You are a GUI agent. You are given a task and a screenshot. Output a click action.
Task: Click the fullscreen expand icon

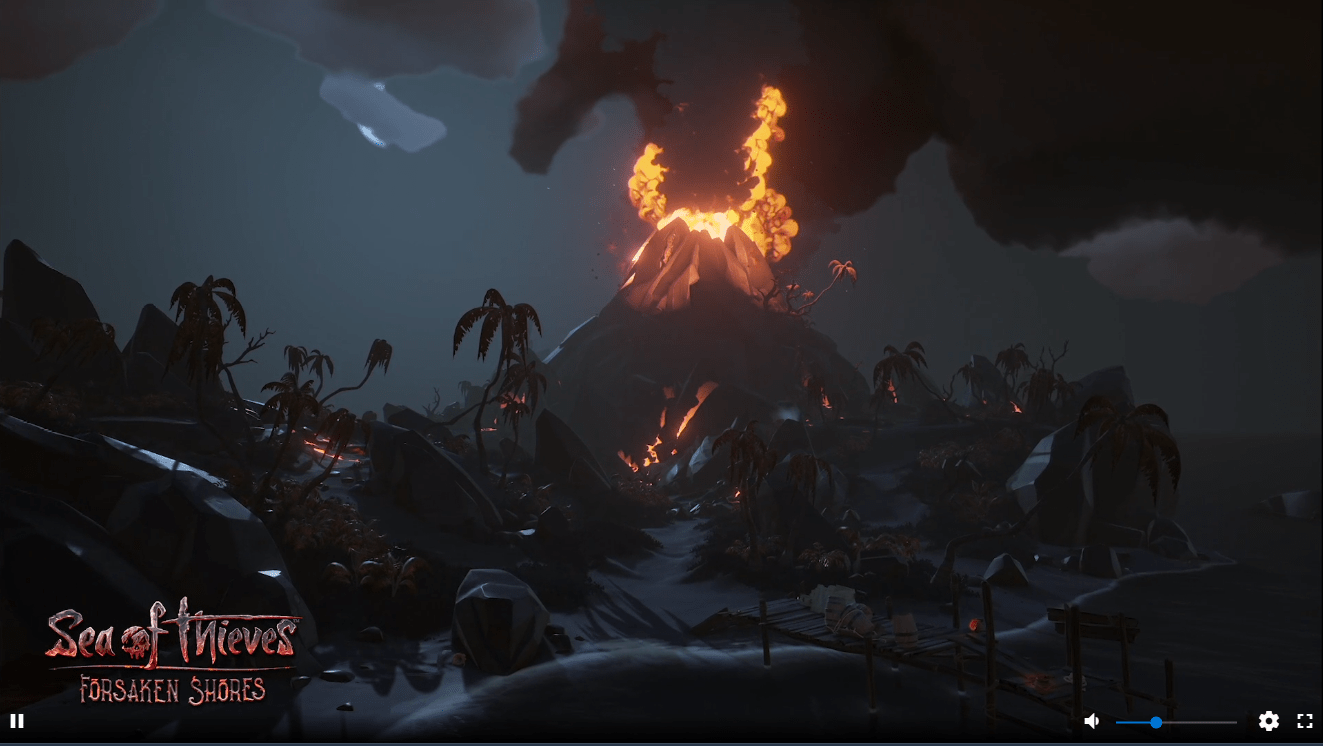pyautogui.click(x=1305, y=720)
